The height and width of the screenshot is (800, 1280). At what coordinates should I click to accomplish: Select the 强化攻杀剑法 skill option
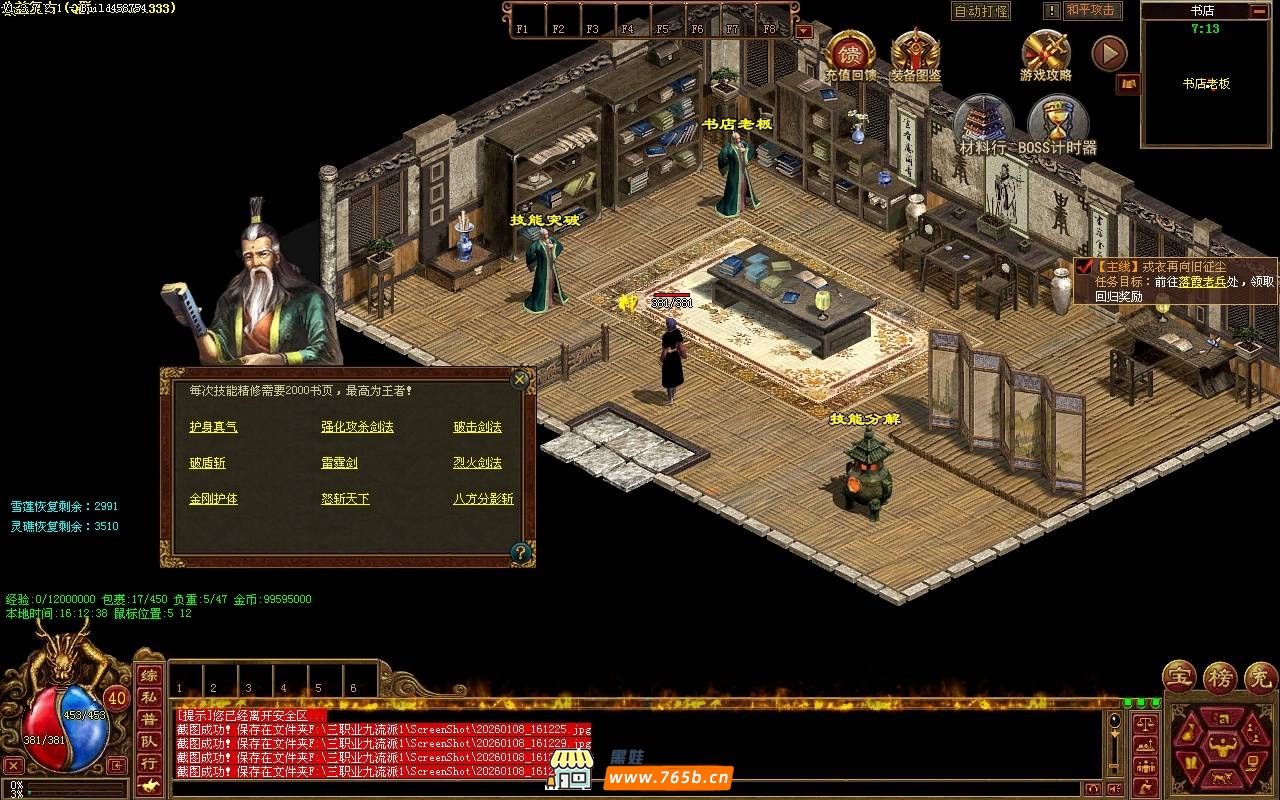[357, 427]
